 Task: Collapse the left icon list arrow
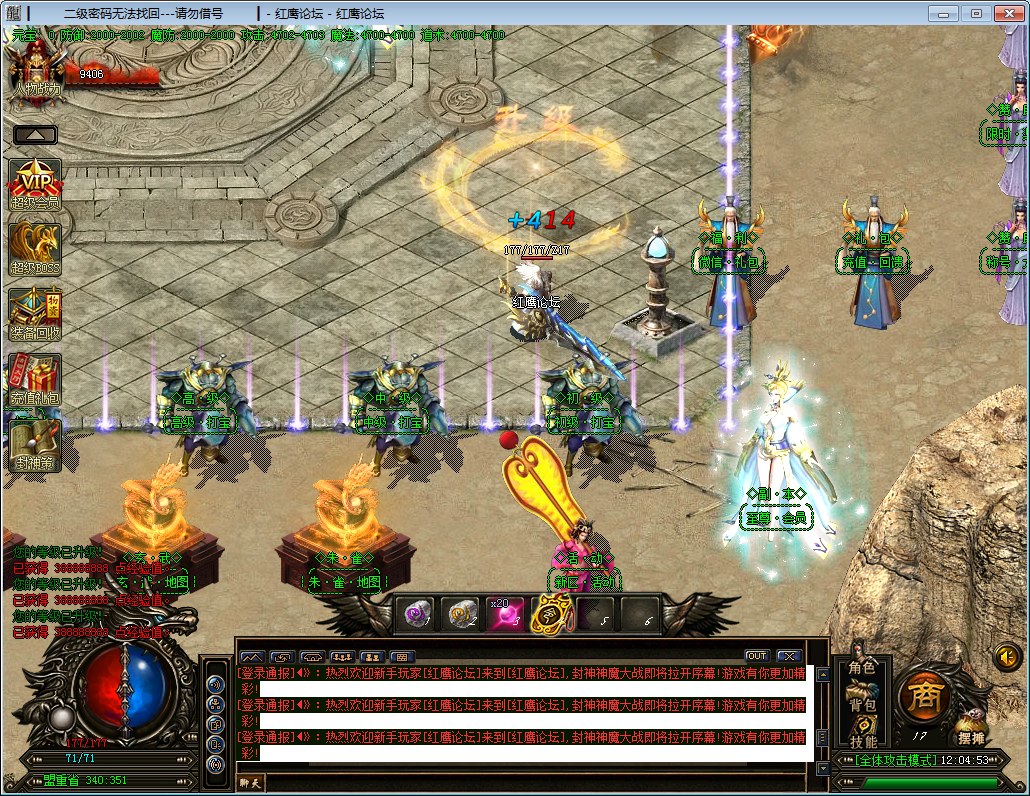(35, 135)
